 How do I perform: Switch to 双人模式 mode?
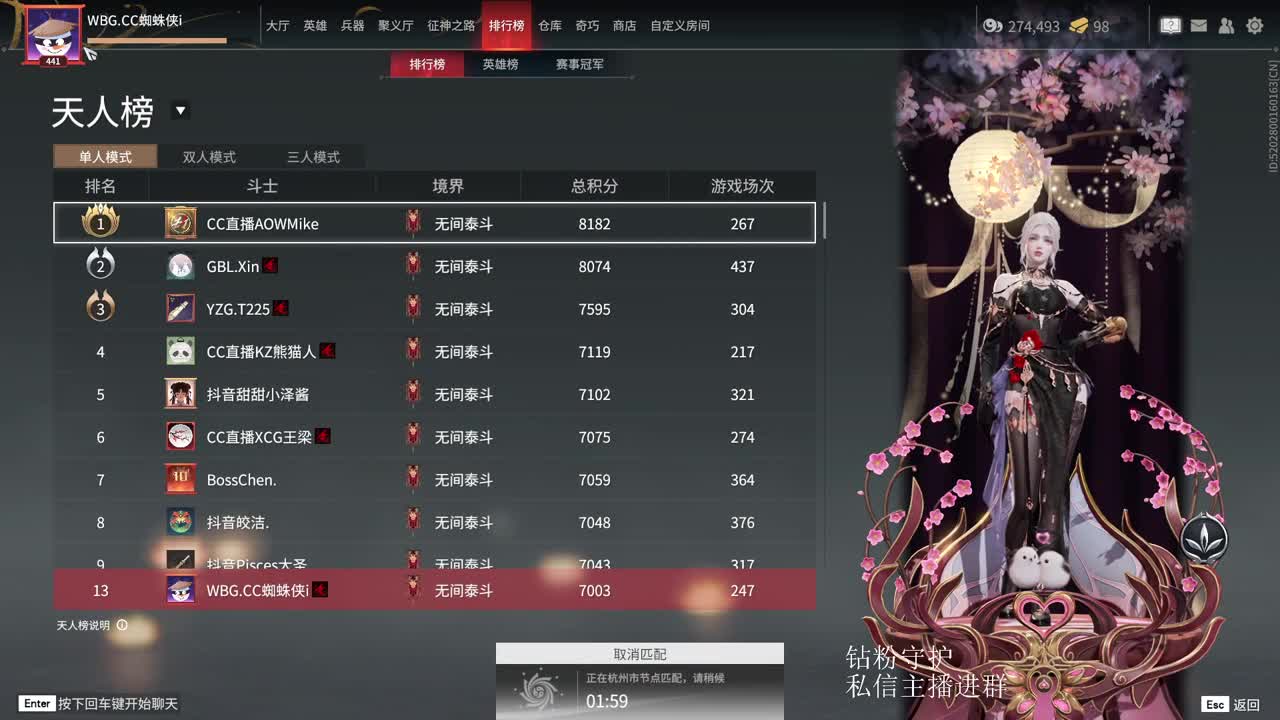[x=208, y=157]
